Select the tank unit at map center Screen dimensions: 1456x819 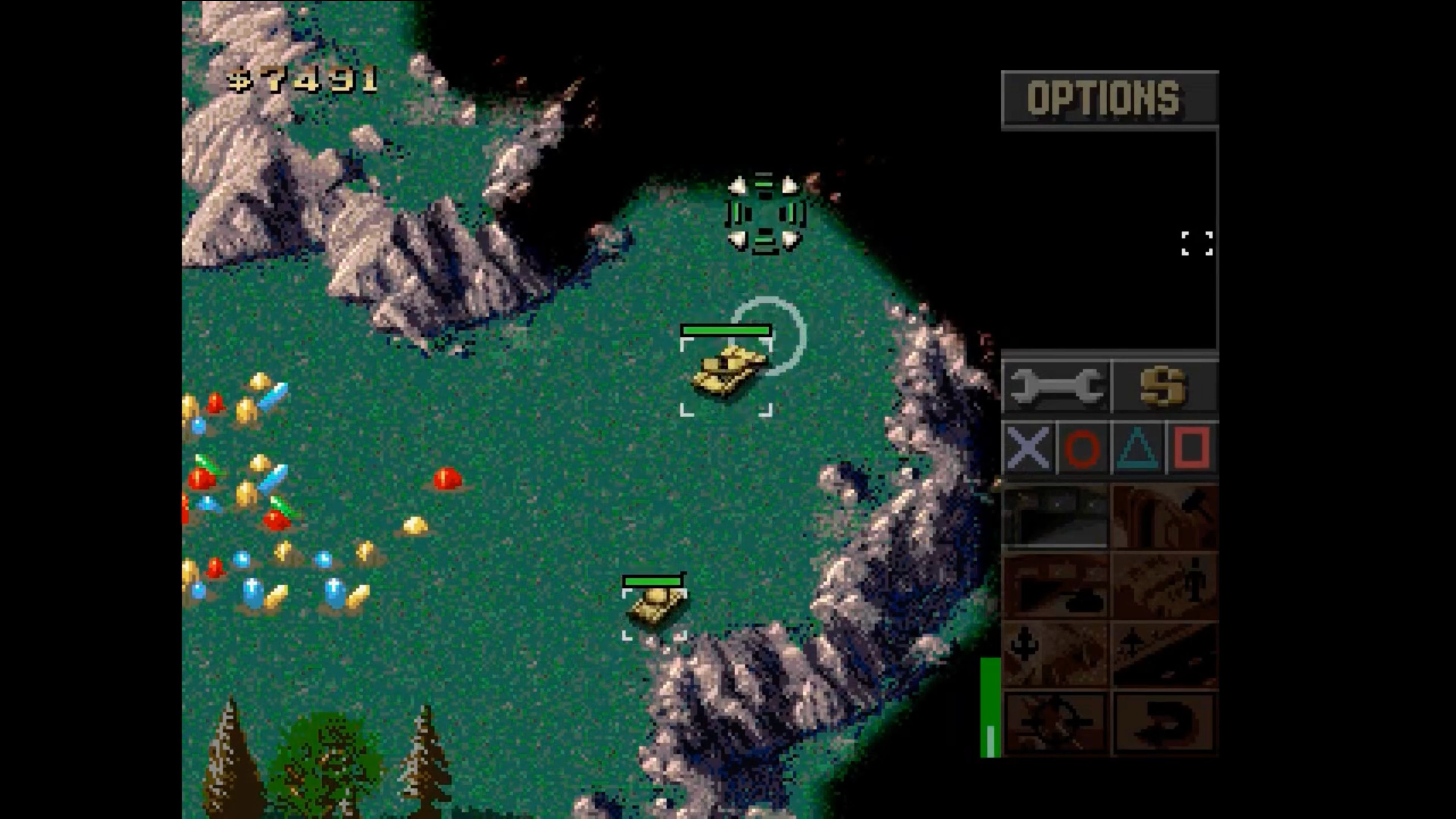pyautogui.click(x=726, y=370)
